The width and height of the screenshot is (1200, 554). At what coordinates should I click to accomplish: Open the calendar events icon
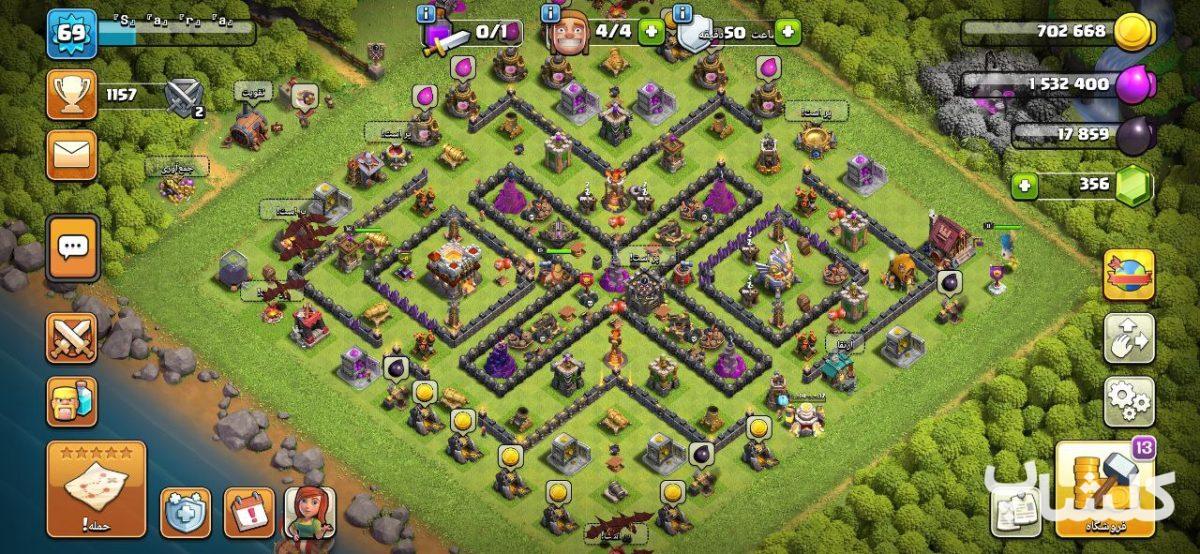[248, 512]
